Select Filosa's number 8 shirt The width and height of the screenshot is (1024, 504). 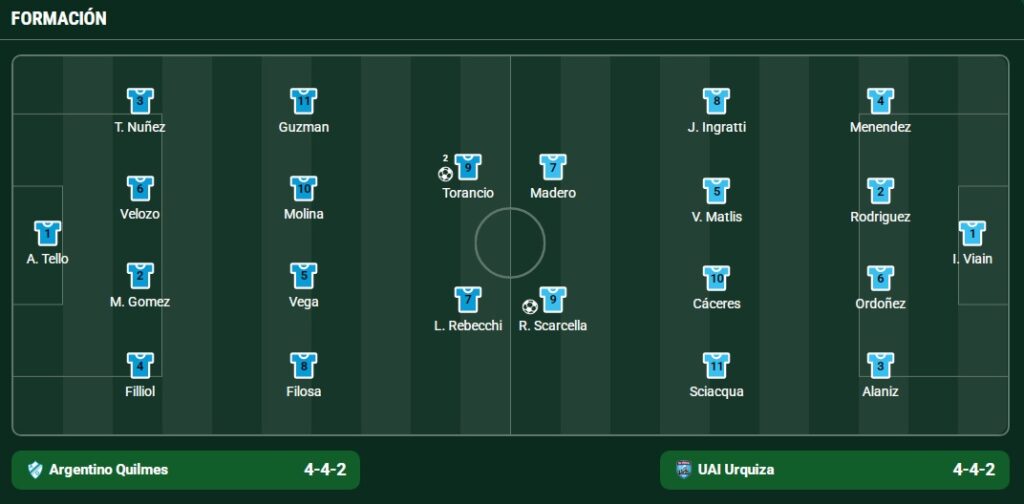click(304, 365)
